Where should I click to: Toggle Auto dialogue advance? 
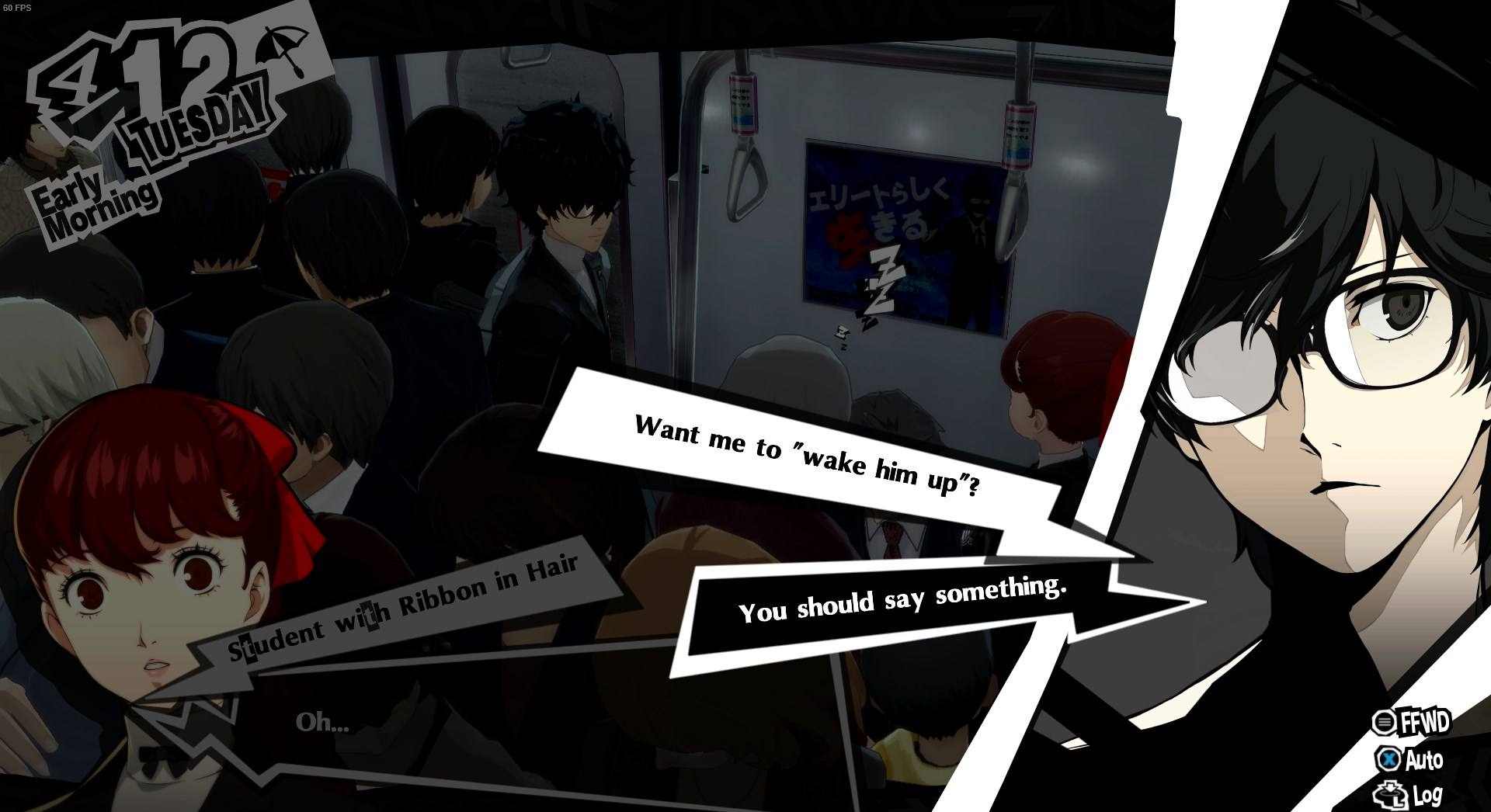tap(1412, 759)
